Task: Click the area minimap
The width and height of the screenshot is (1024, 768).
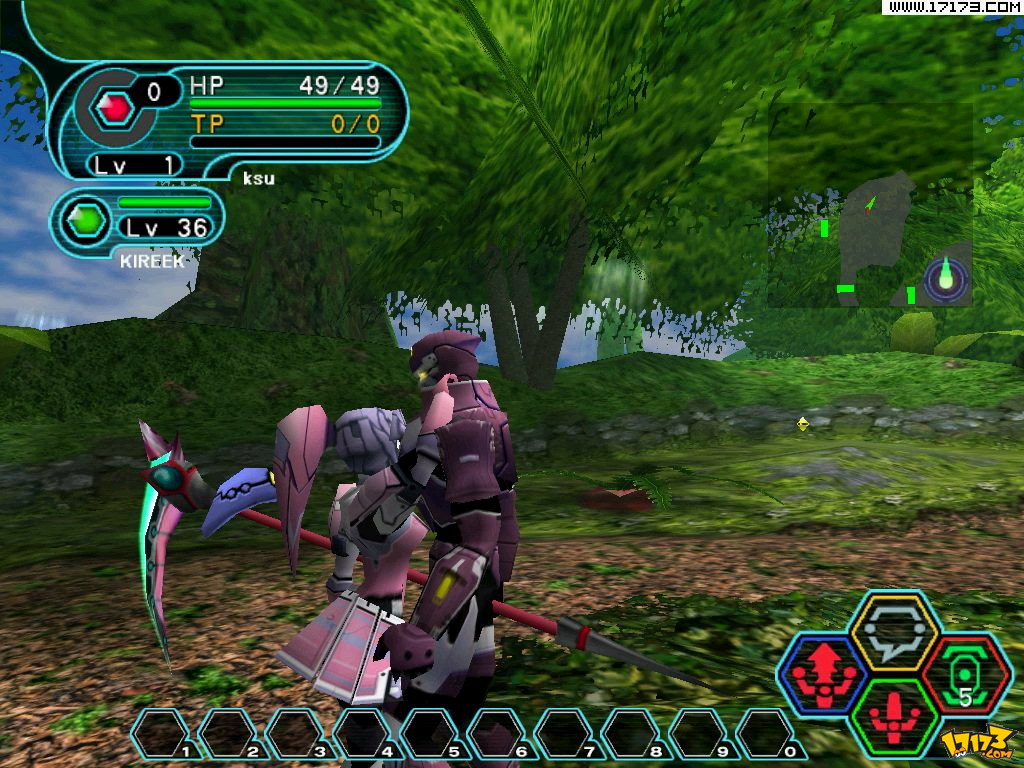Action: (x=870, y=205)
